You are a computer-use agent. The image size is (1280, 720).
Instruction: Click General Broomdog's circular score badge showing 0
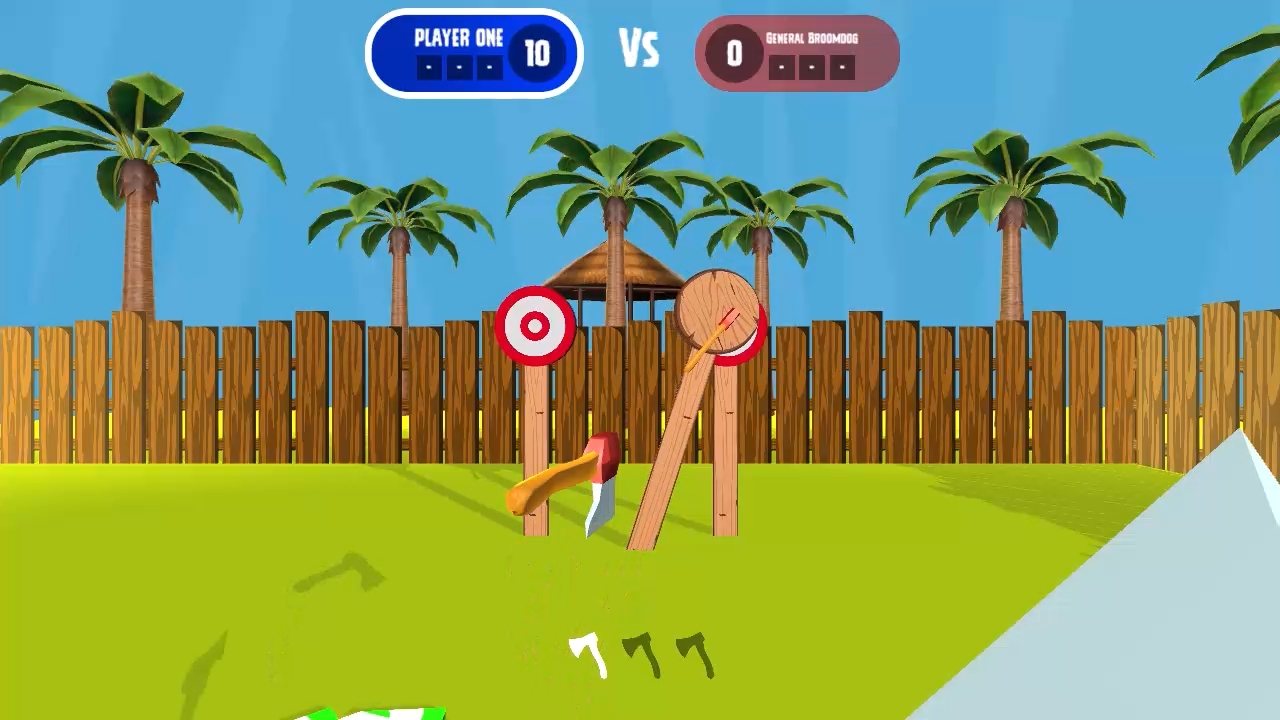(x=735, y=53)
